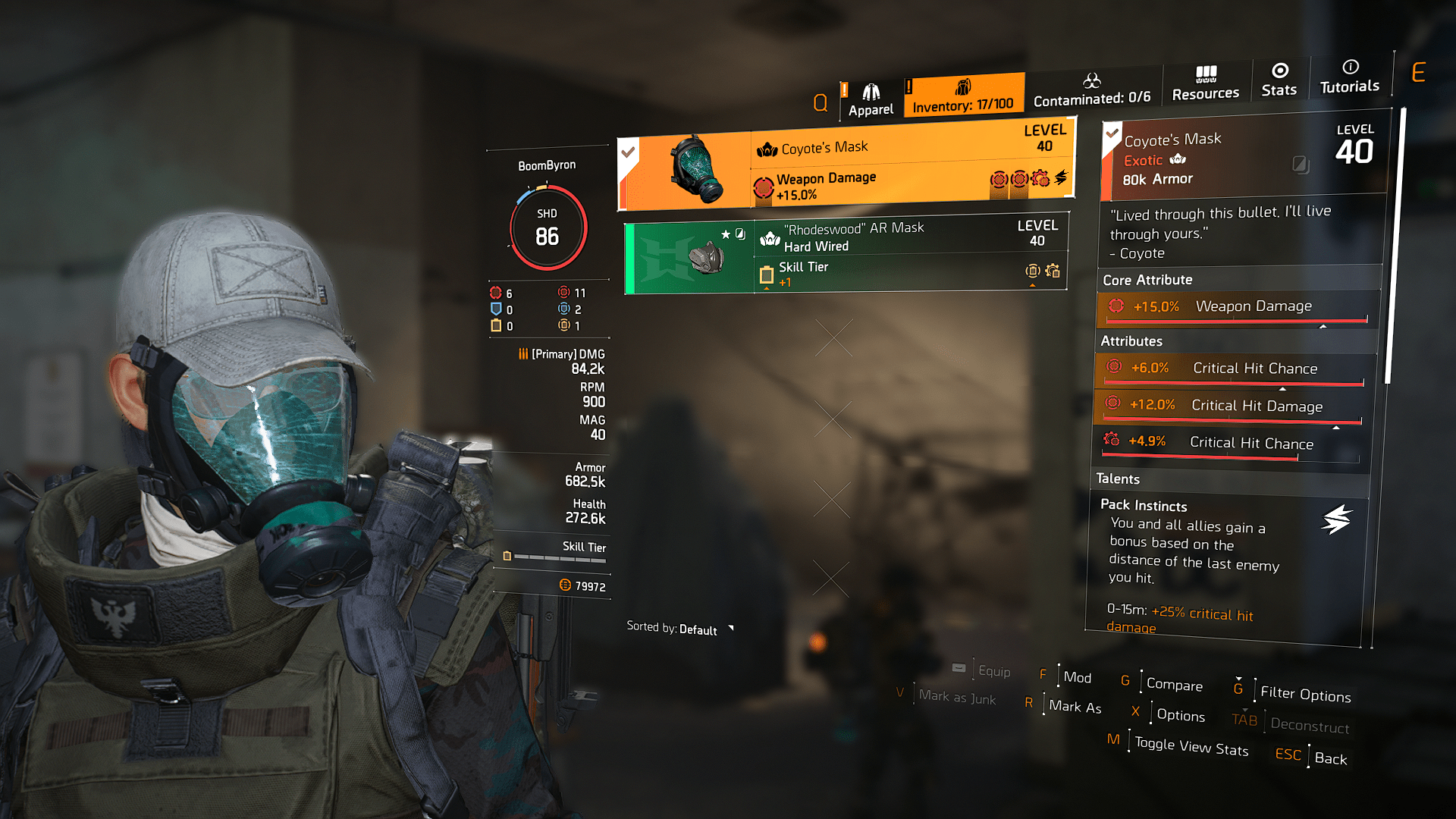Click the Mod button
This screenshot has width=1456, height=819.
pyautogui.click(x=1077, y=677)
